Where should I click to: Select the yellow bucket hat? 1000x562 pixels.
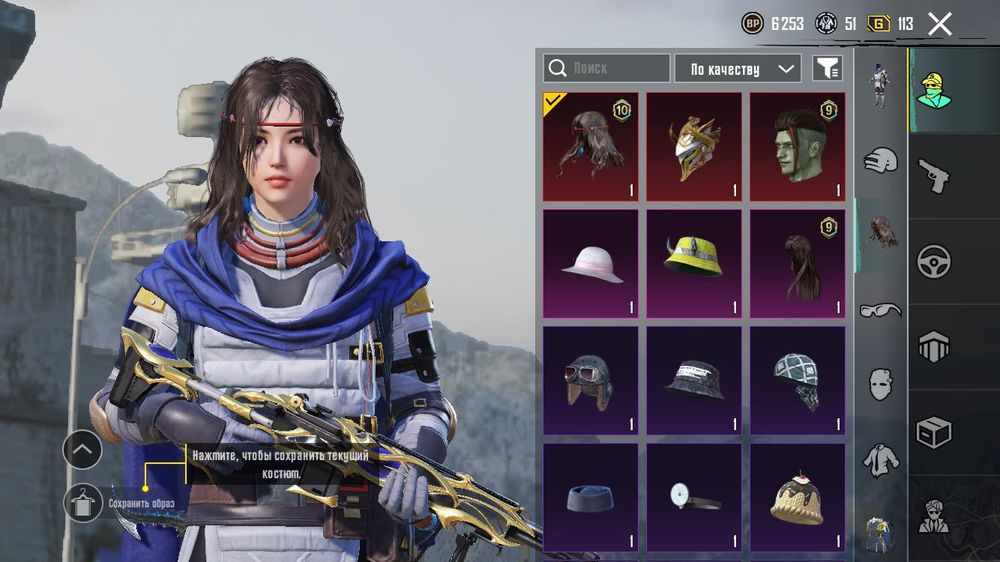[x=694, y=263]
